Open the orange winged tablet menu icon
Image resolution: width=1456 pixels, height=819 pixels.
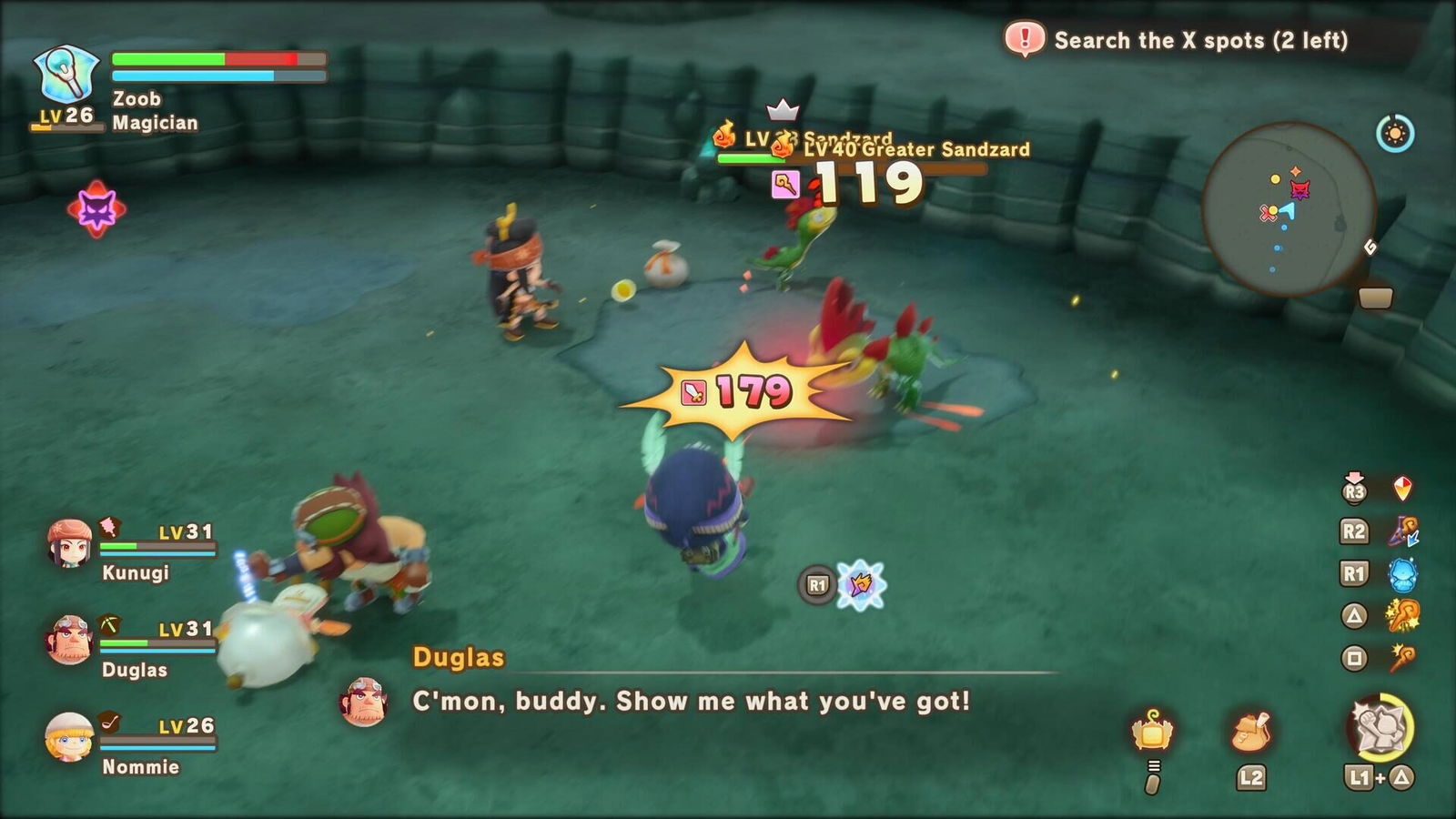click(x=1152, y=730)
